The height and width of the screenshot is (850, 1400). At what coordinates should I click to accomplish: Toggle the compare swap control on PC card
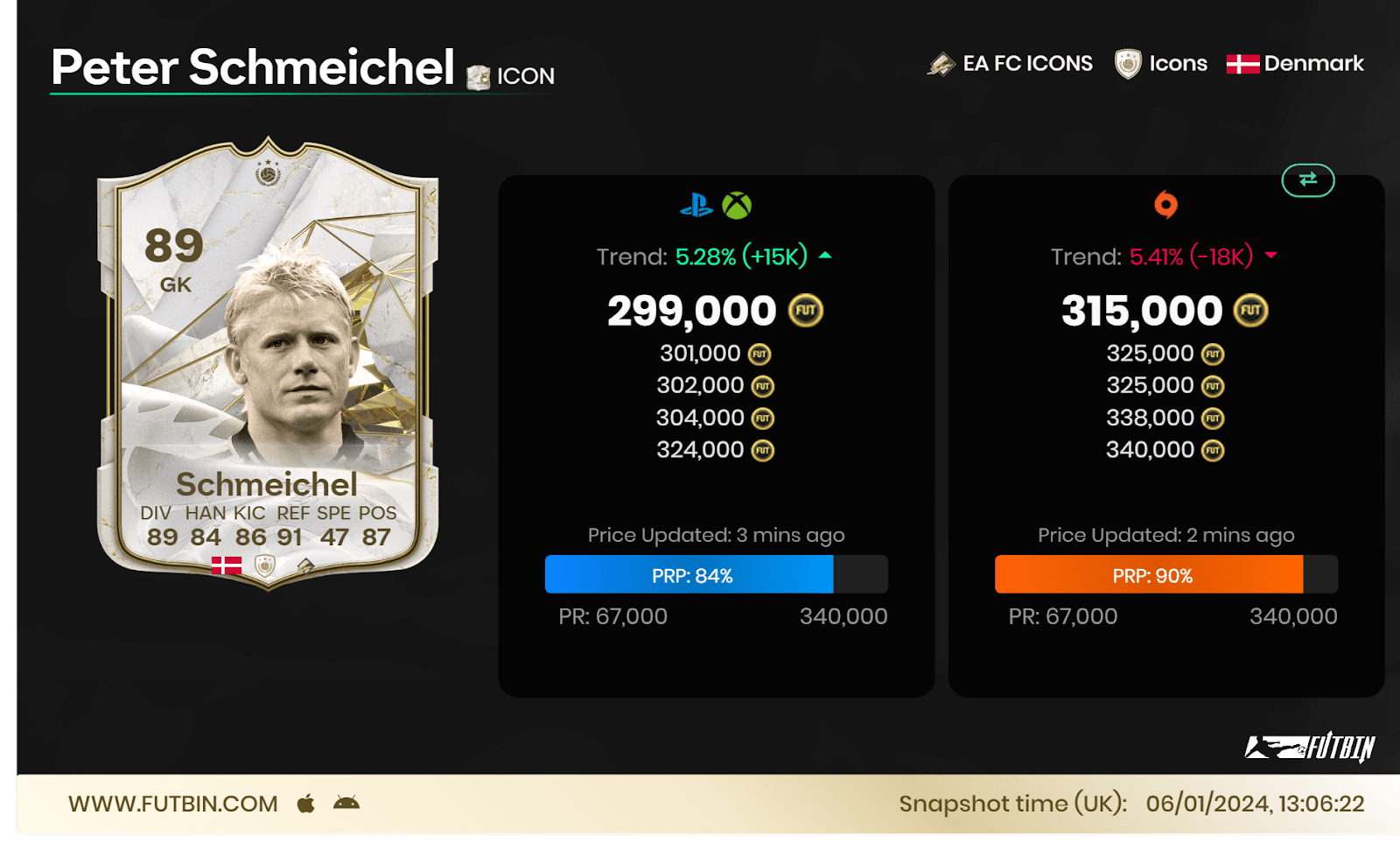pos(1307,181)
